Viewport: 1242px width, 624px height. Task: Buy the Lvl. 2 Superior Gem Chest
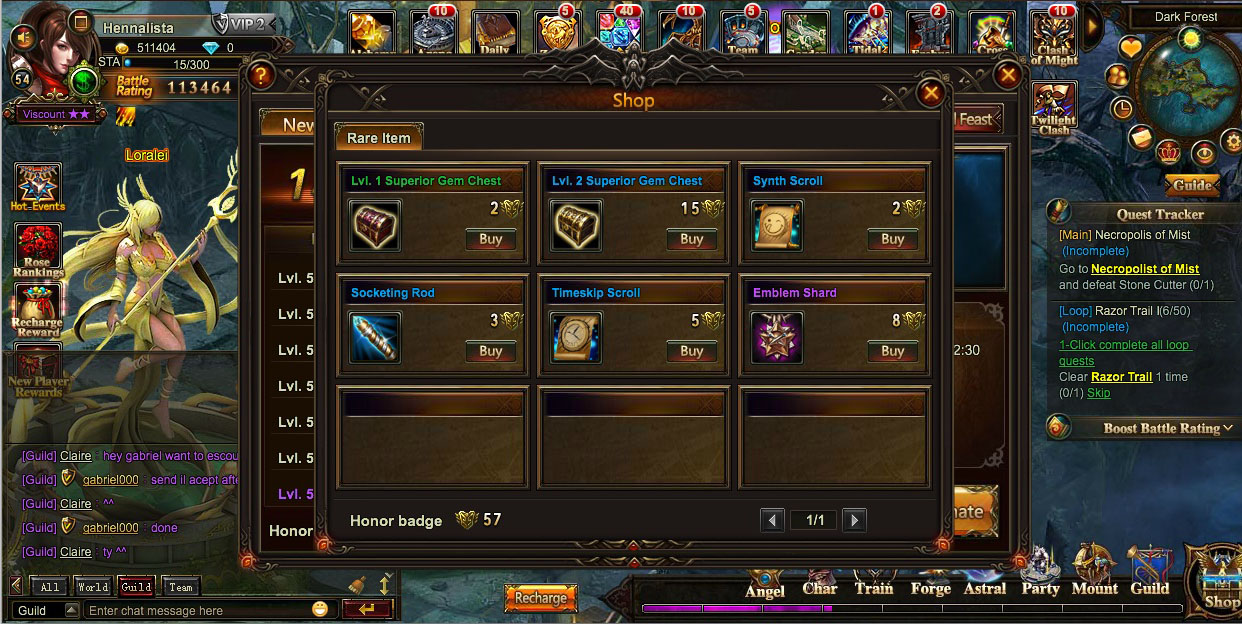(x=691, y=239)
